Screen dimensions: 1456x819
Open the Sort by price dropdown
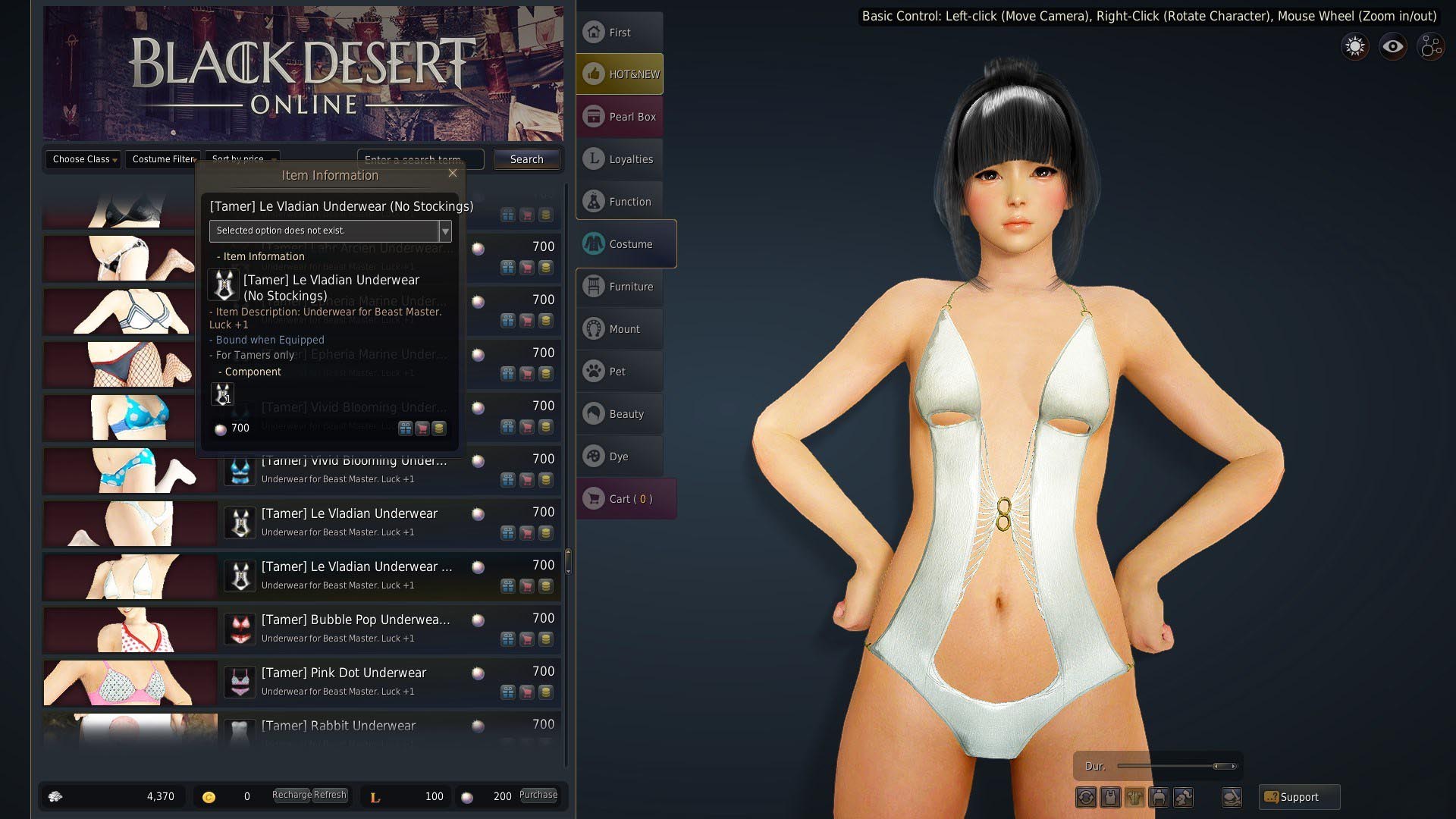[x=241, y=159]
